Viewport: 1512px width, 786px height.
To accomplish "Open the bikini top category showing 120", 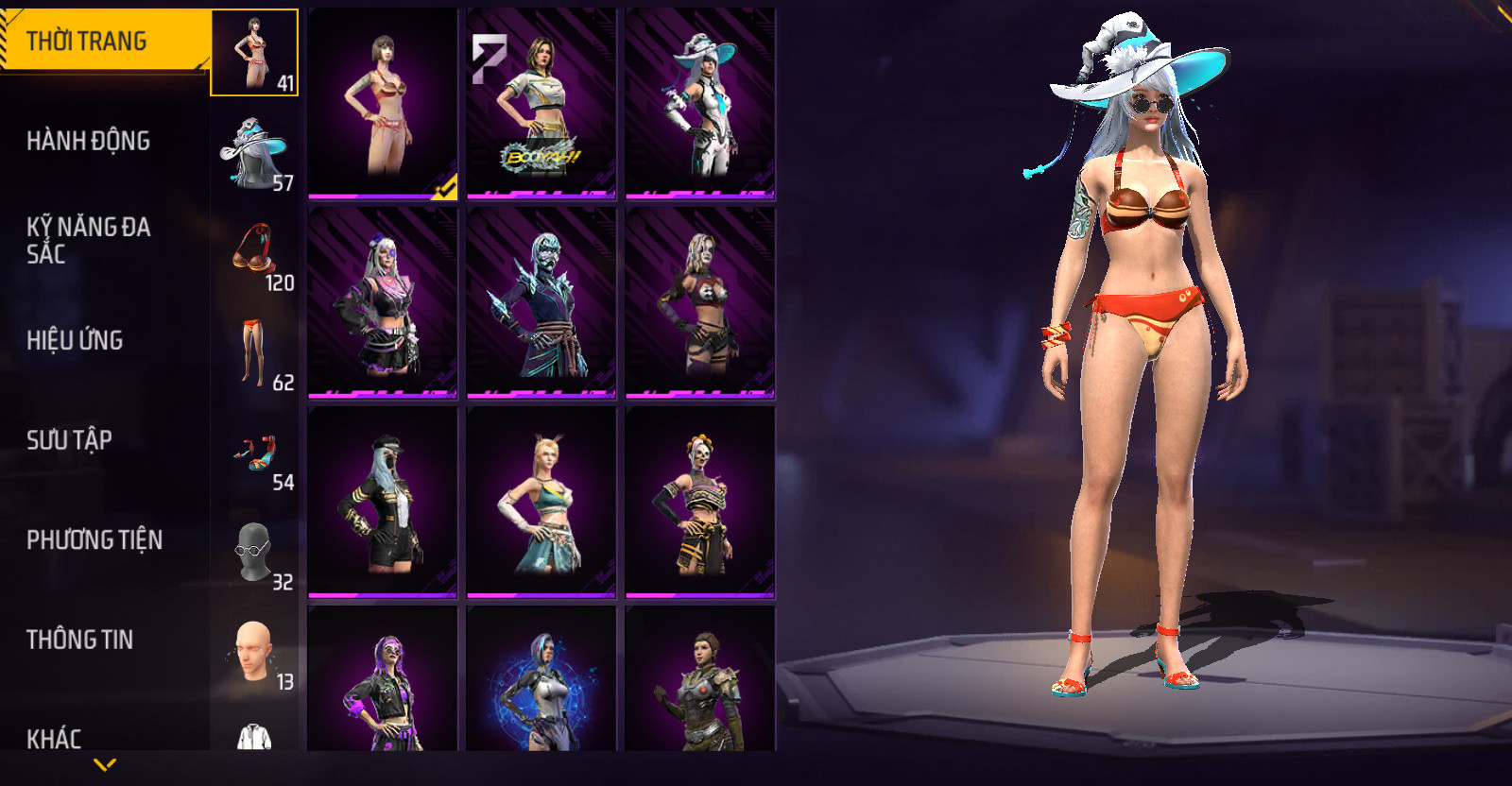I will tap(254, 252).
